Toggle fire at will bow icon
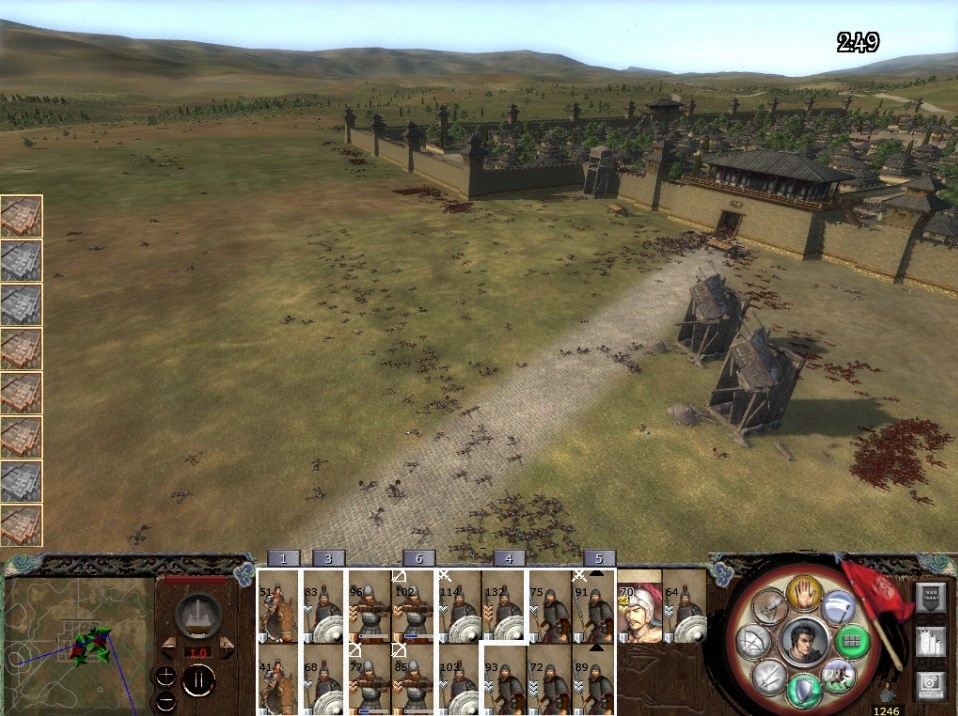Viewport: 958px width, 716px height. pyautogui.click(x=752, y=642)
